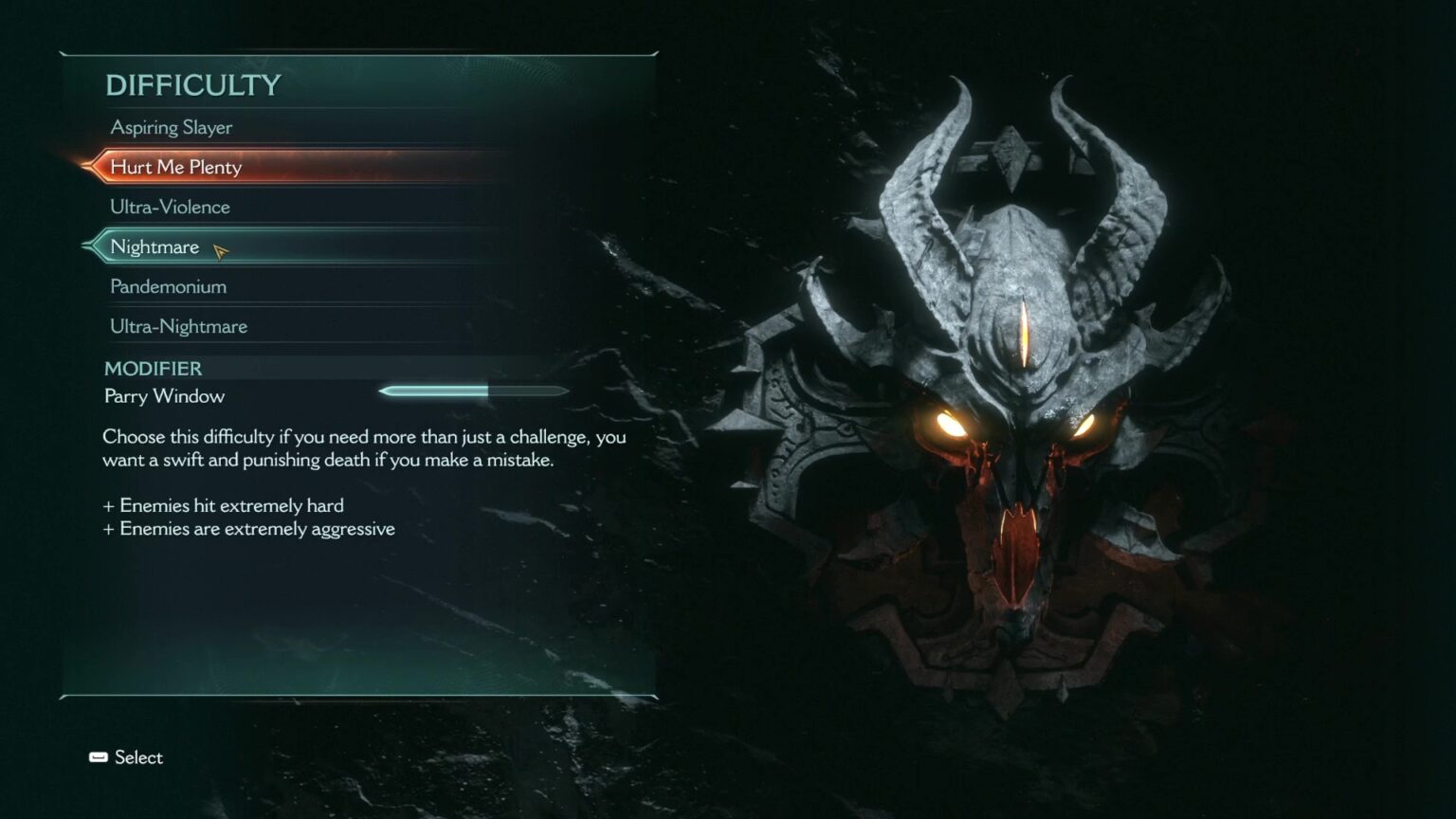Choose the Ultra-Violence difficulty
This screenshot has width=1456, height=819.
click(171, 207)
